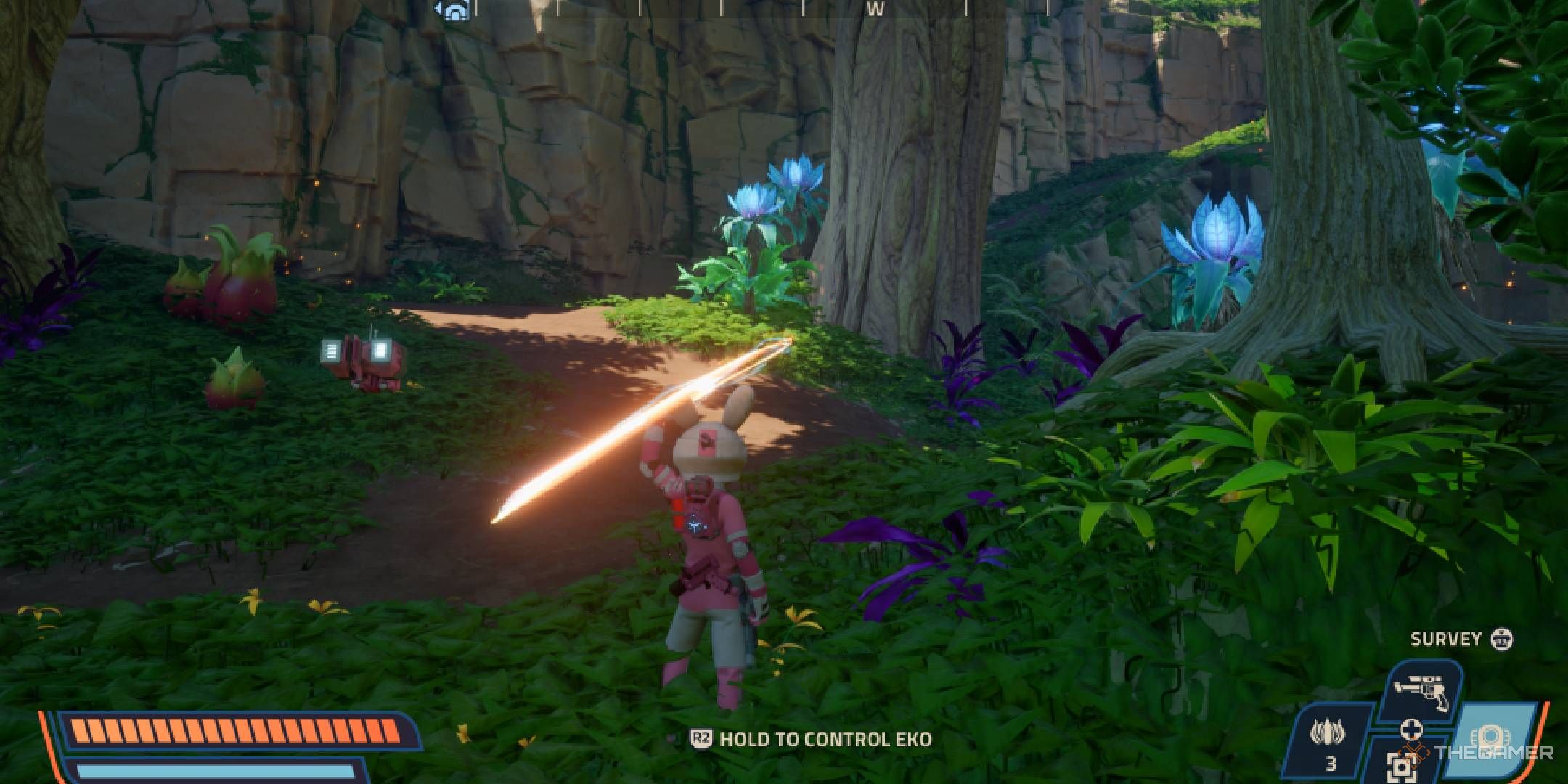Click the home marker on the compass

coord(452,11)
